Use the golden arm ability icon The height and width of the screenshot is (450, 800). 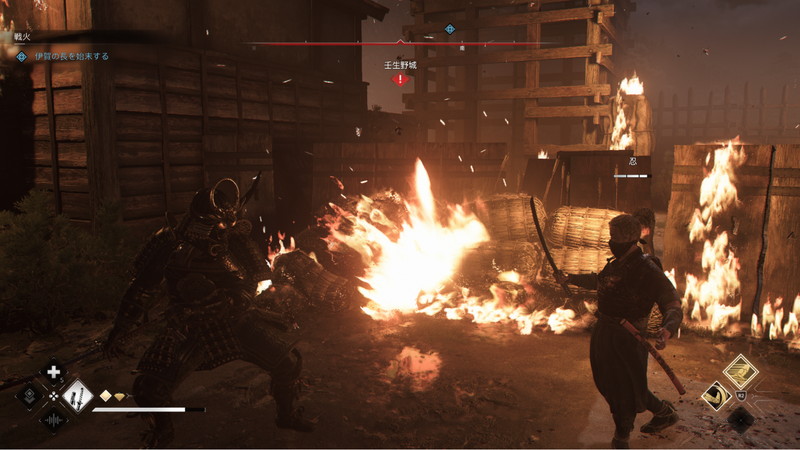click(716, 396)
